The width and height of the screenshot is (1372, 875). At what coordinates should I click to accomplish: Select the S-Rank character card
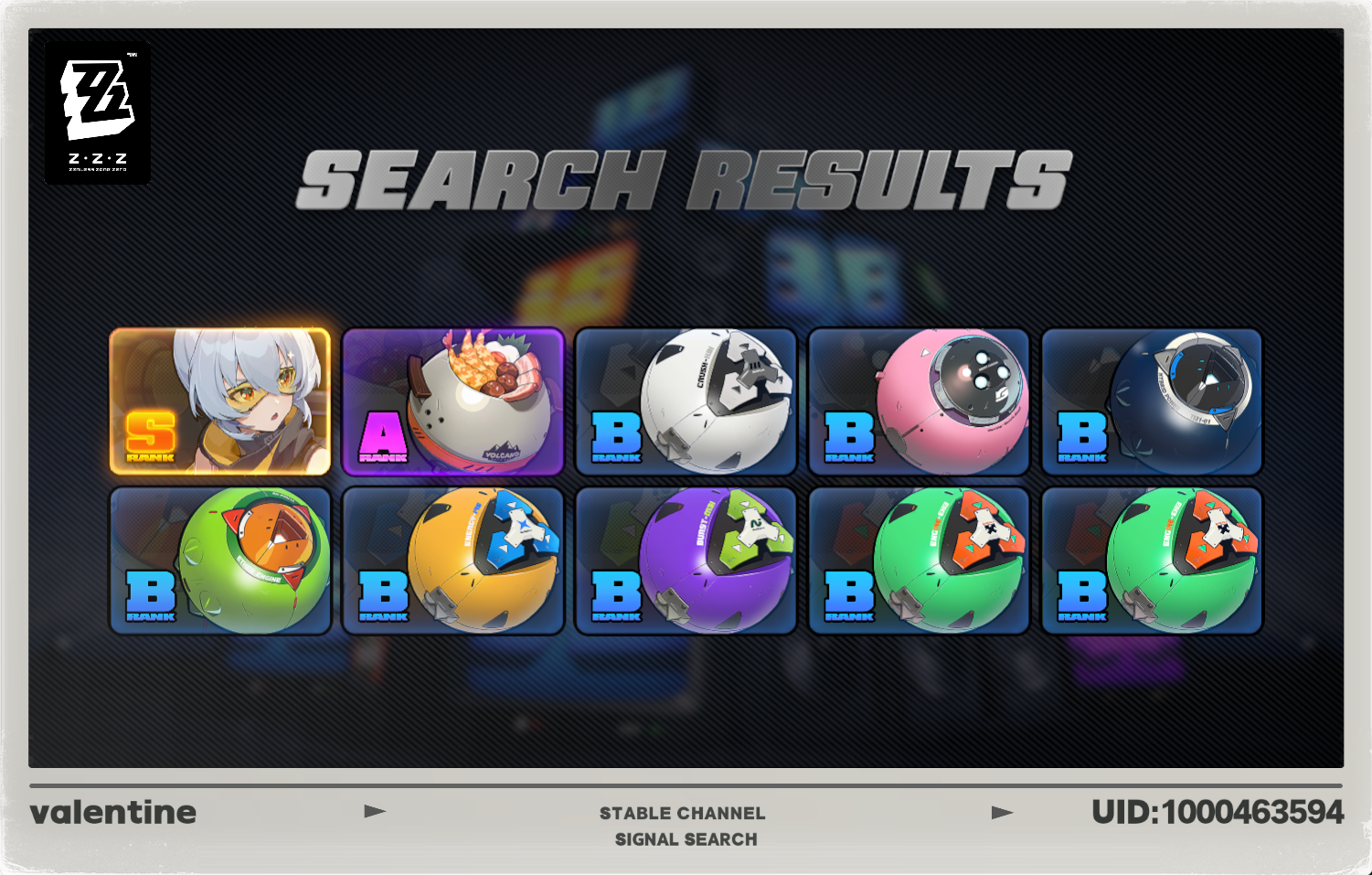tap(219, 402)
